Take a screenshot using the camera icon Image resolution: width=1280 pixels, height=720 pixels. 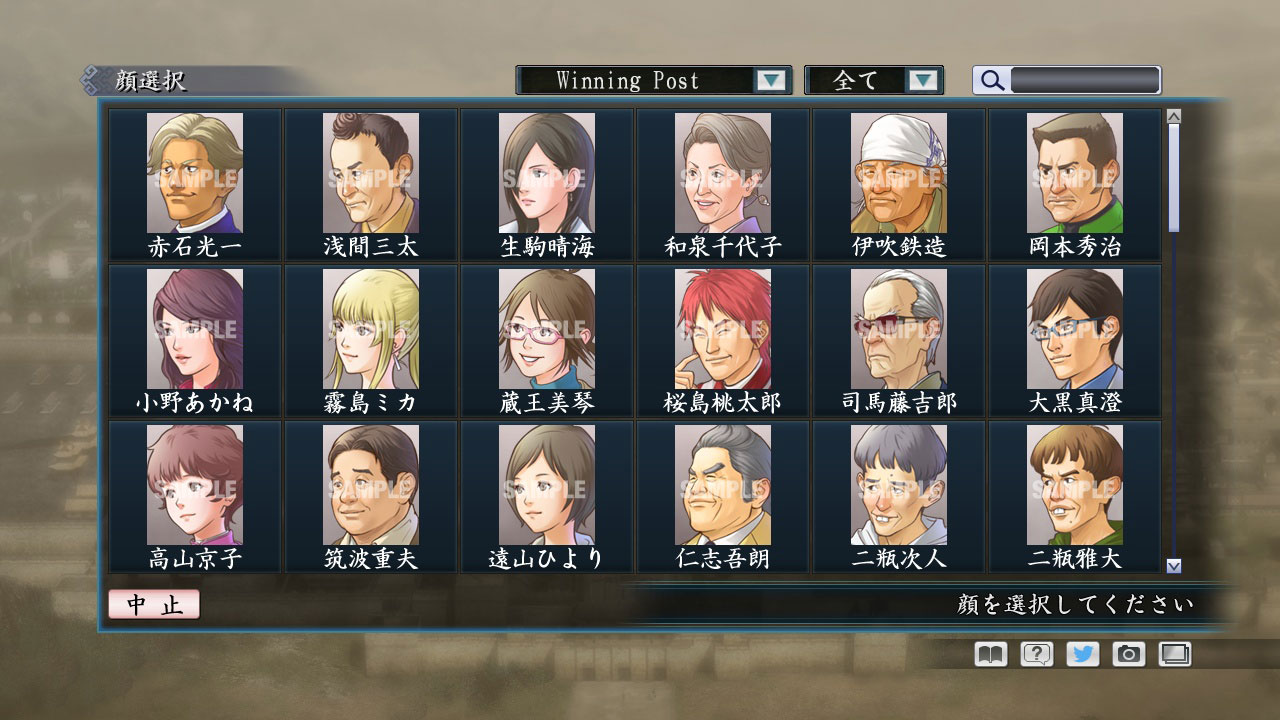[x=1128, y=654]
